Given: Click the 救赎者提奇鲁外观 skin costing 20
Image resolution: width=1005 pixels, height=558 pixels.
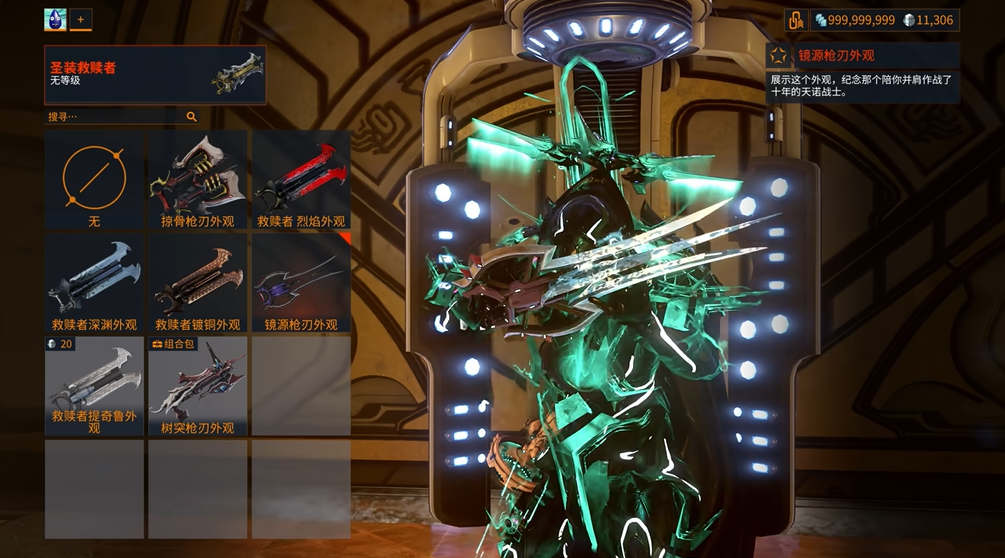Looking at the screenshot, I should [x=94, y=386].
